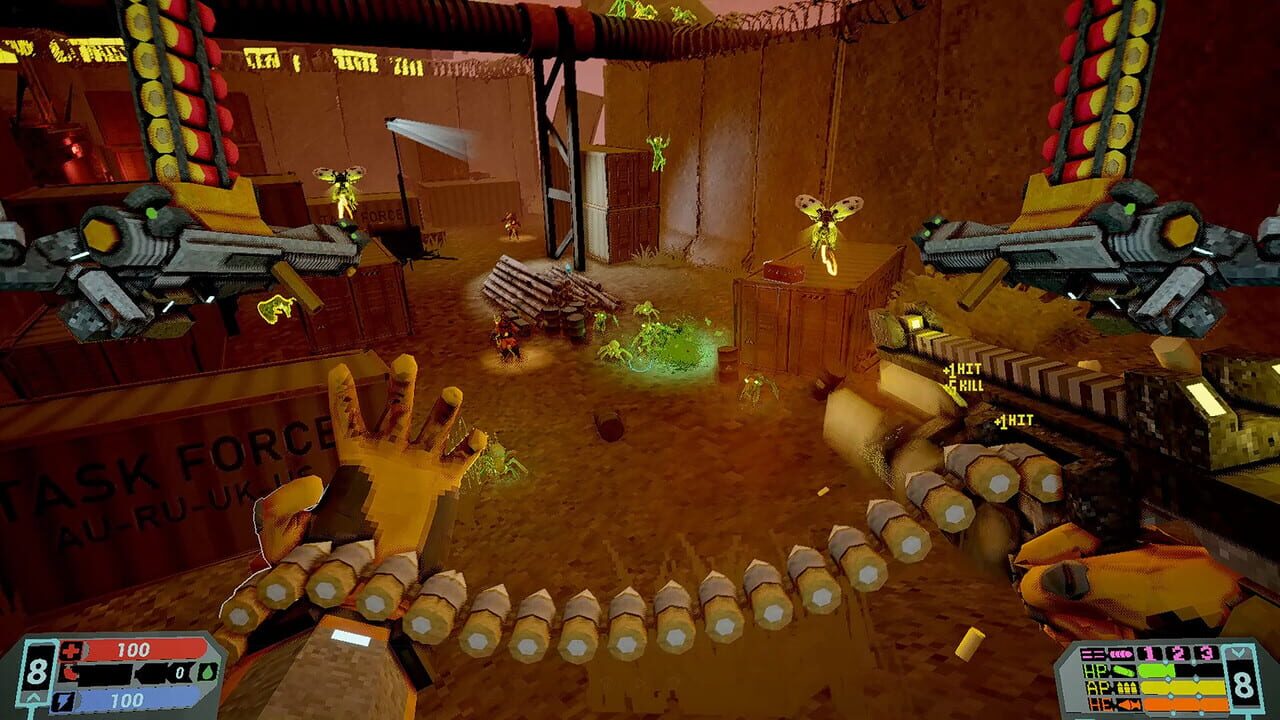
Task: Expand the pink double-dash indicator on the panel
Action: click(1091, 654)
